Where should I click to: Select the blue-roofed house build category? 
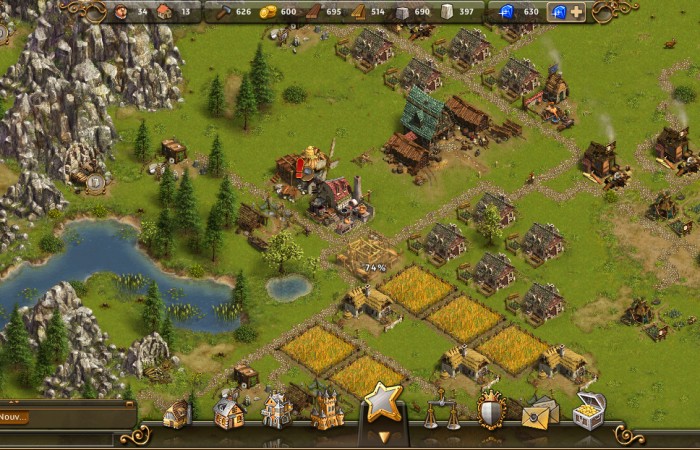[229, 411]
